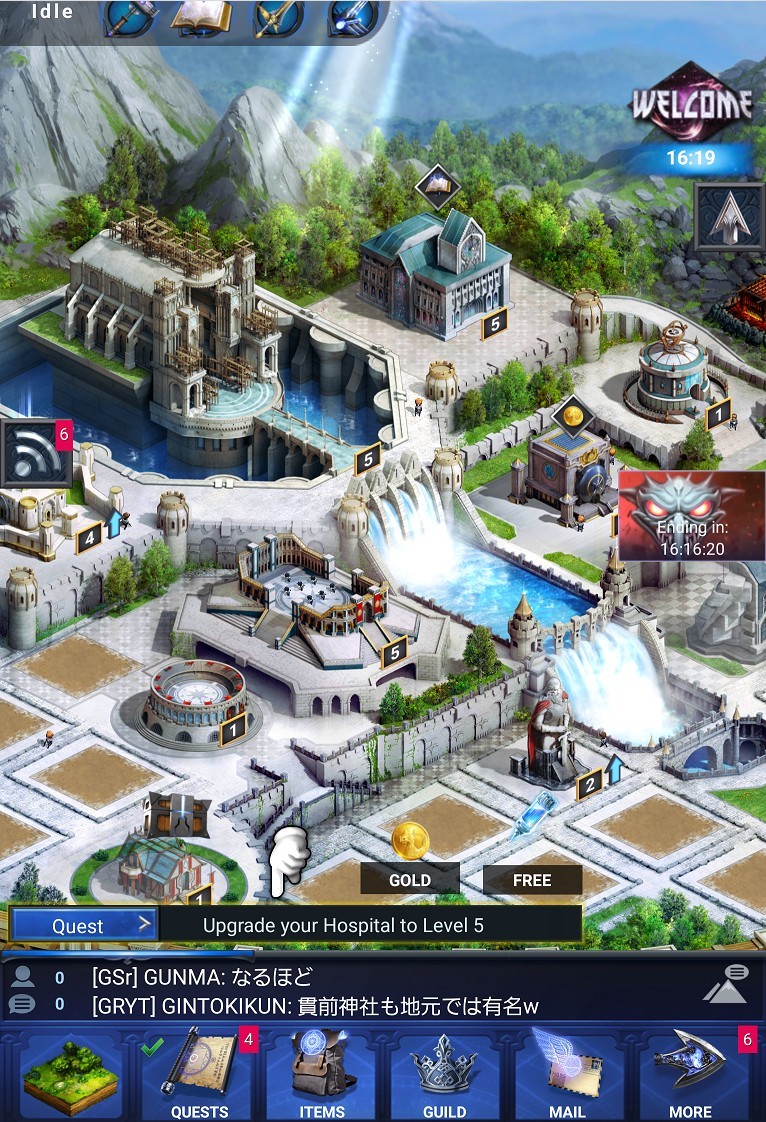766x1122 pixels.
Task: Expand chat using the pyramid speech icon
Action: (x=725, y=984)
